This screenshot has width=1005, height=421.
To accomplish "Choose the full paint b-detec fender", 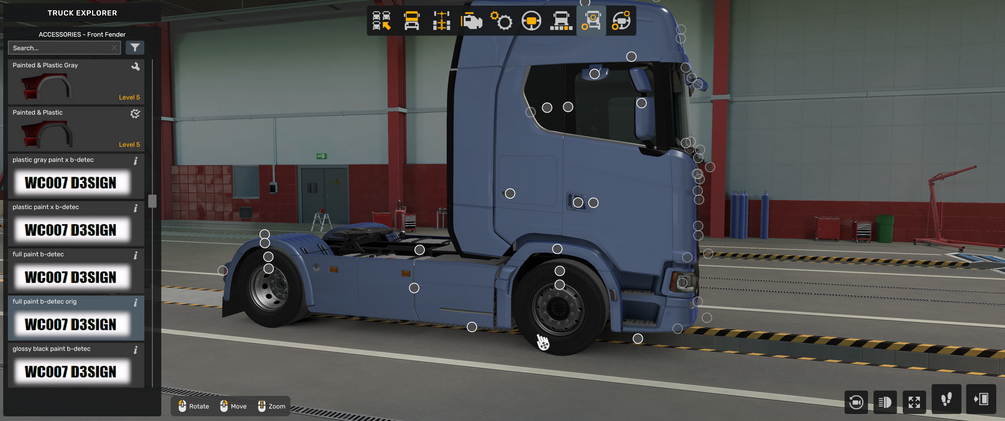I will coord(76,271).
